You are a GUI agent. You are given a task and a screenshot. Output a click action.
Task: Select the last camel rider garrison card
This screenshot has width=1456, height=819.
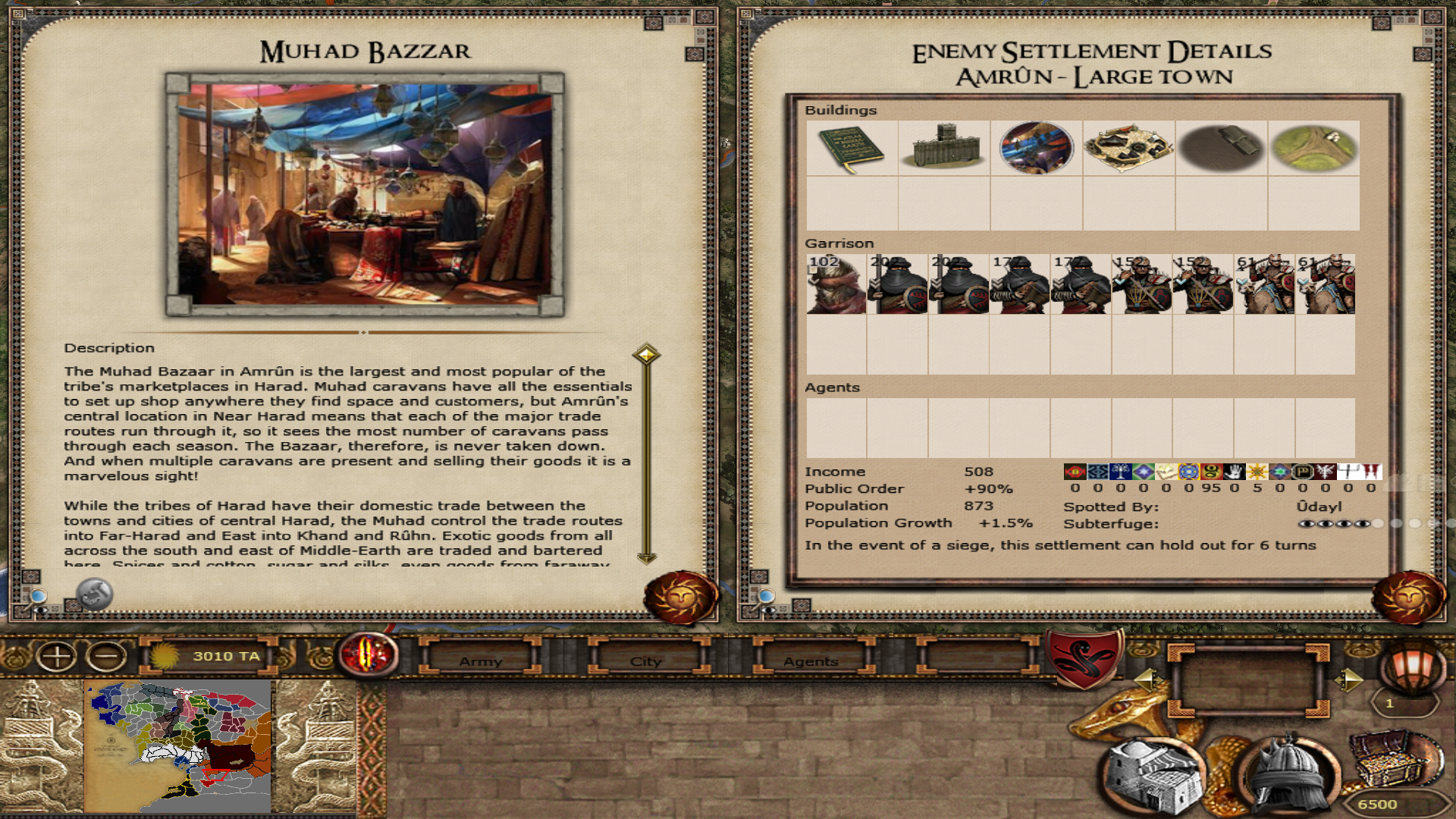(1325, 284)
